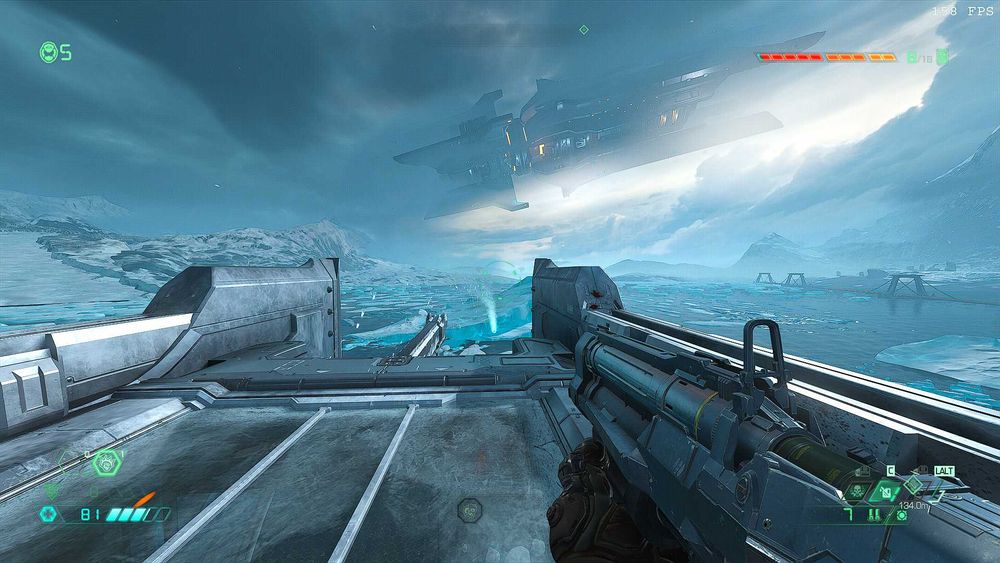Click the diamond-shaped equipment switch icon

(x=912, y=485)
